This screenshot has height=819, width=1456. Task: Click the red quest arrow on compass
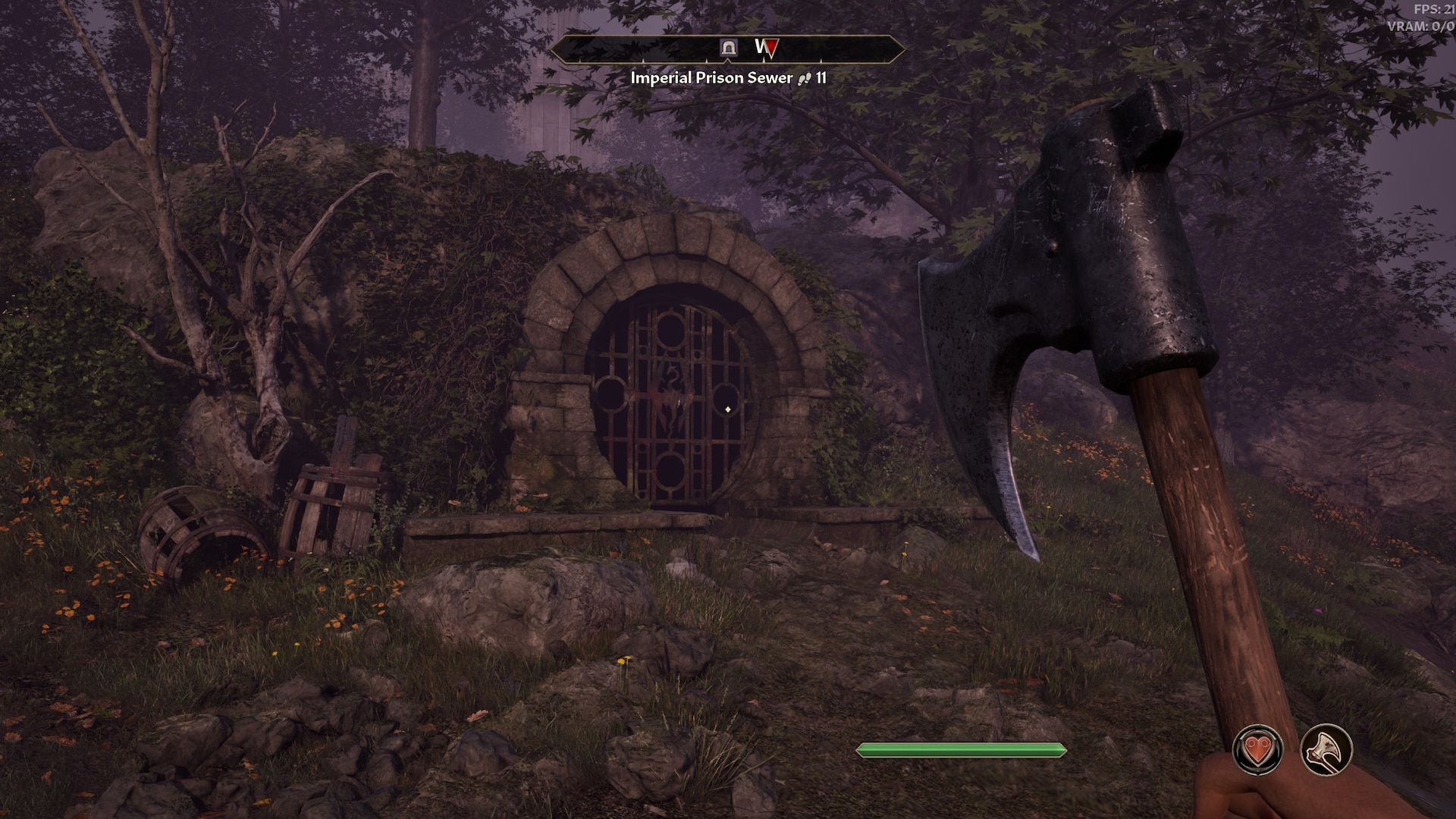[x=770, y=49]
